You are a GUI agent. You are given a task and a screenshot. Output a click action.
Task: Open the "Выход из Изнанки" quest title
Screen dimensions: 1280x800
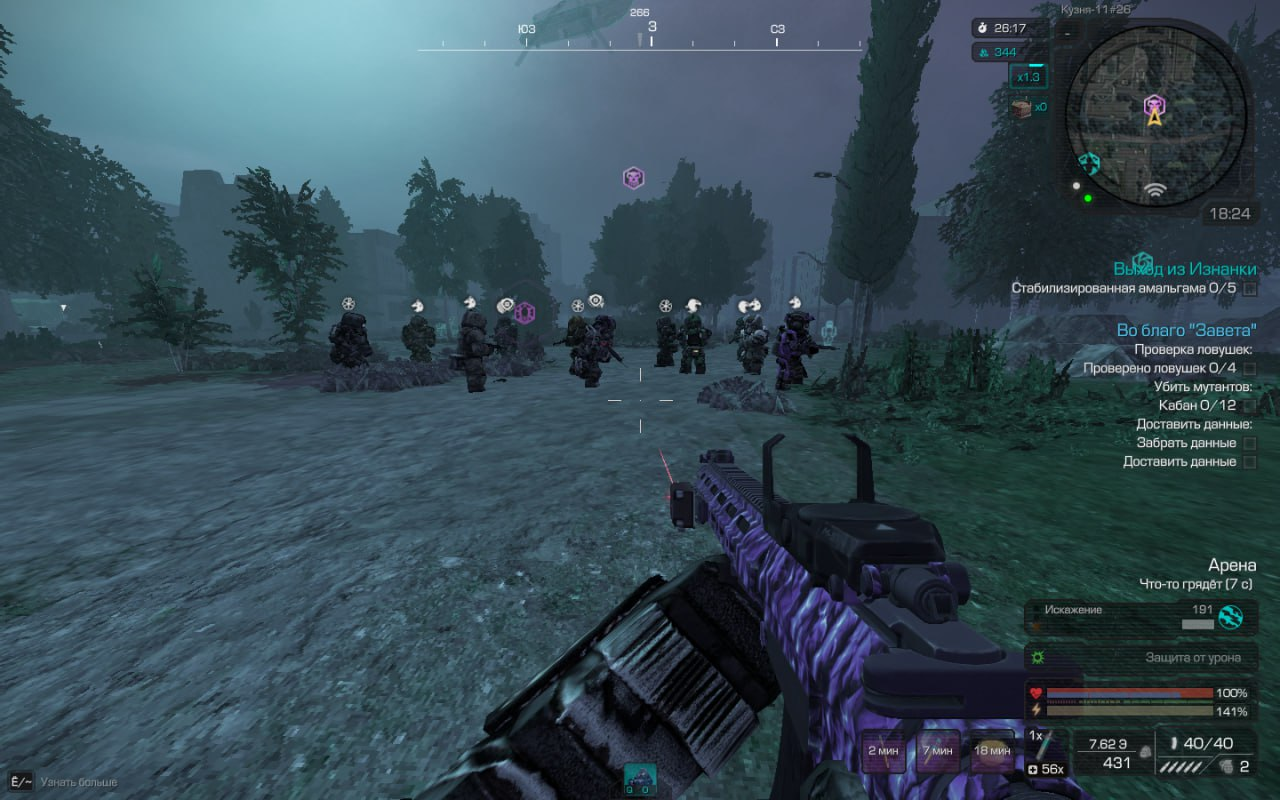tap(1185, 269)
